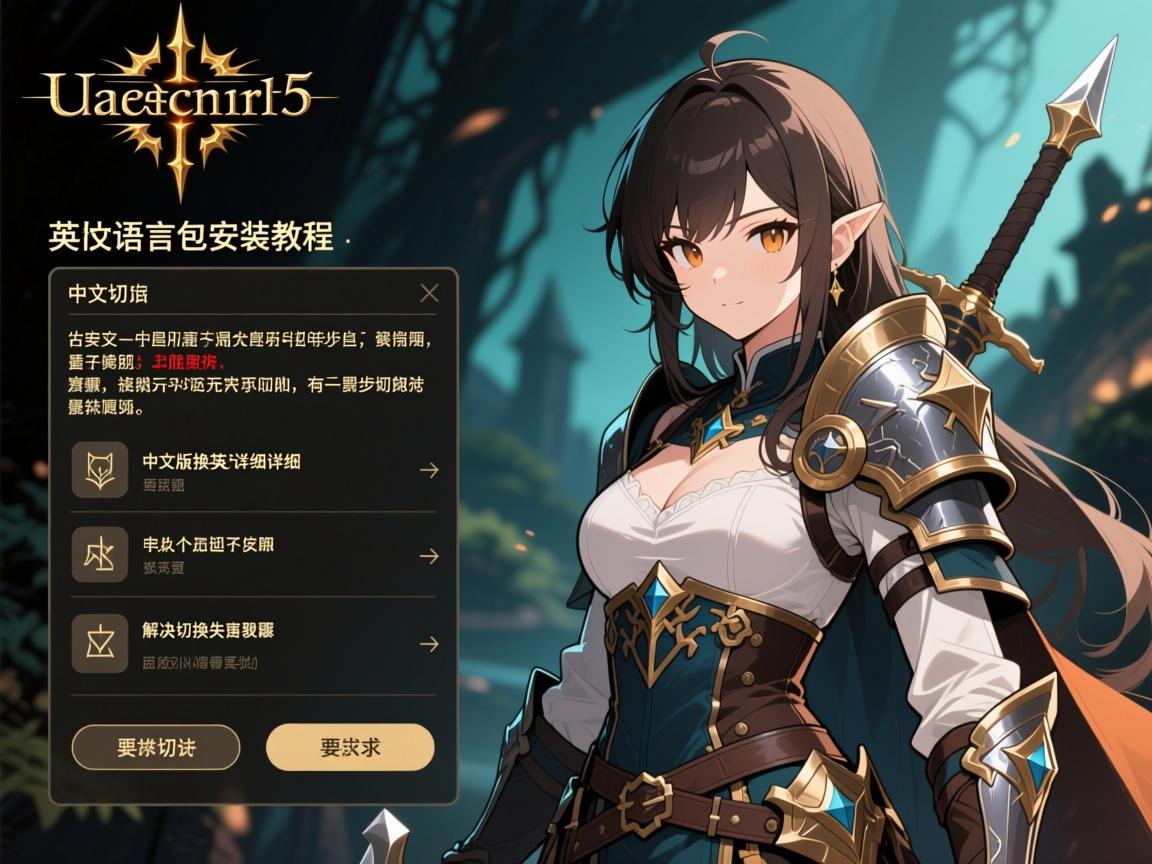Click the gold filled dialog button

pyautogui.click(x=350, y=747)
